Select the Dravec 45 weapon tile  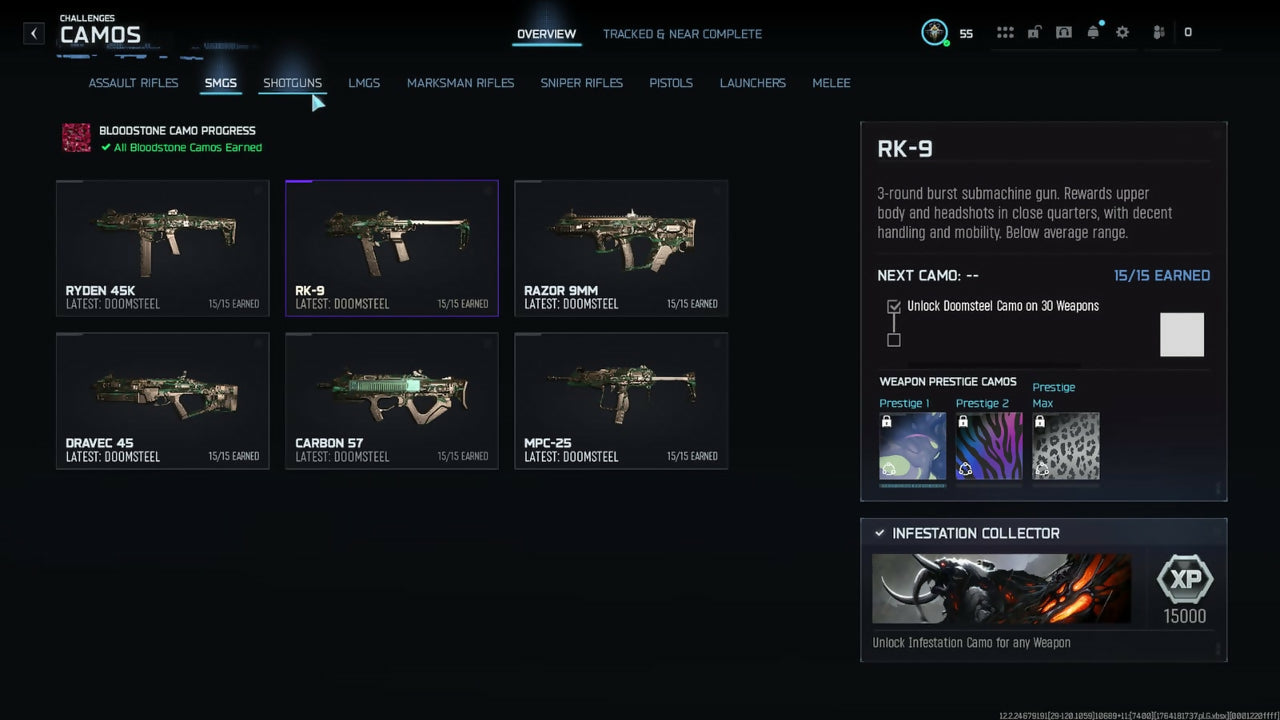[x=162, y=400]
